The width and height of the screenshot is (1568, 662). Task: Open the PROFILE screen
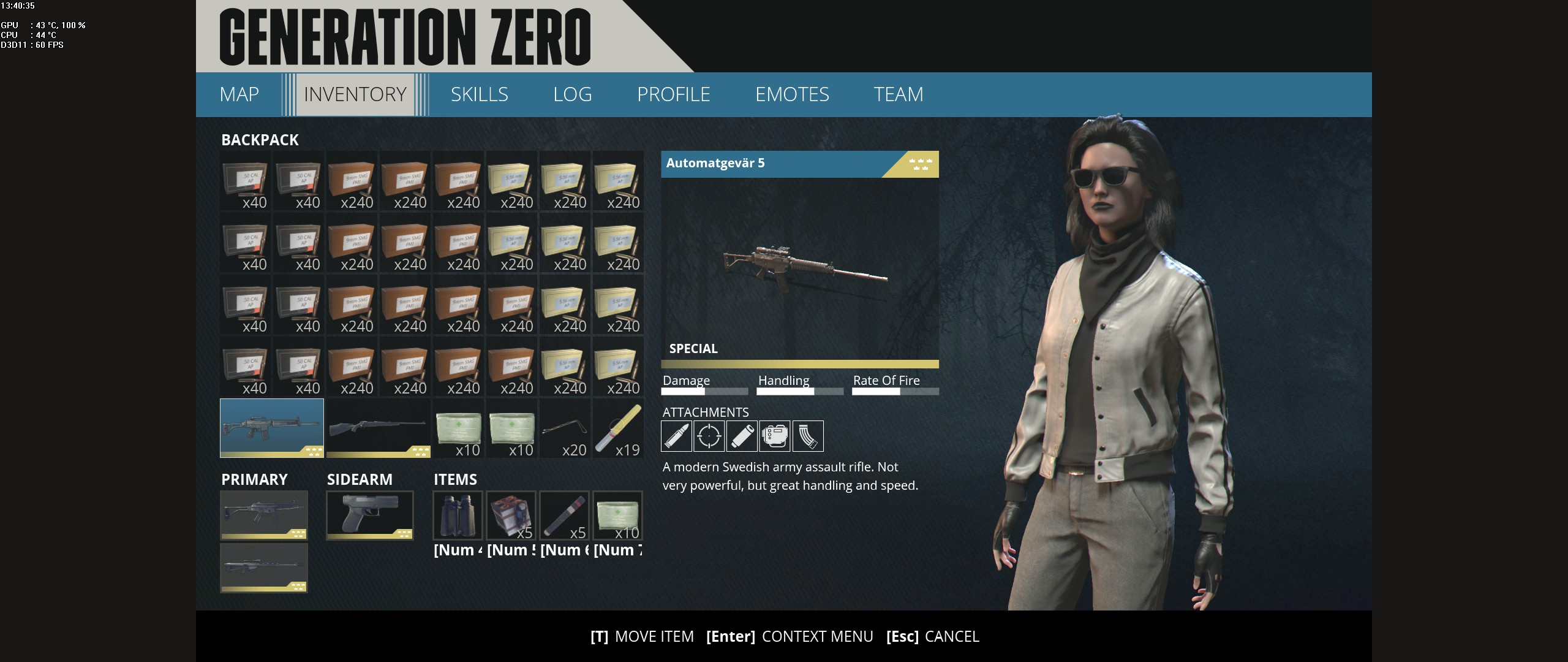click(674, 94)
